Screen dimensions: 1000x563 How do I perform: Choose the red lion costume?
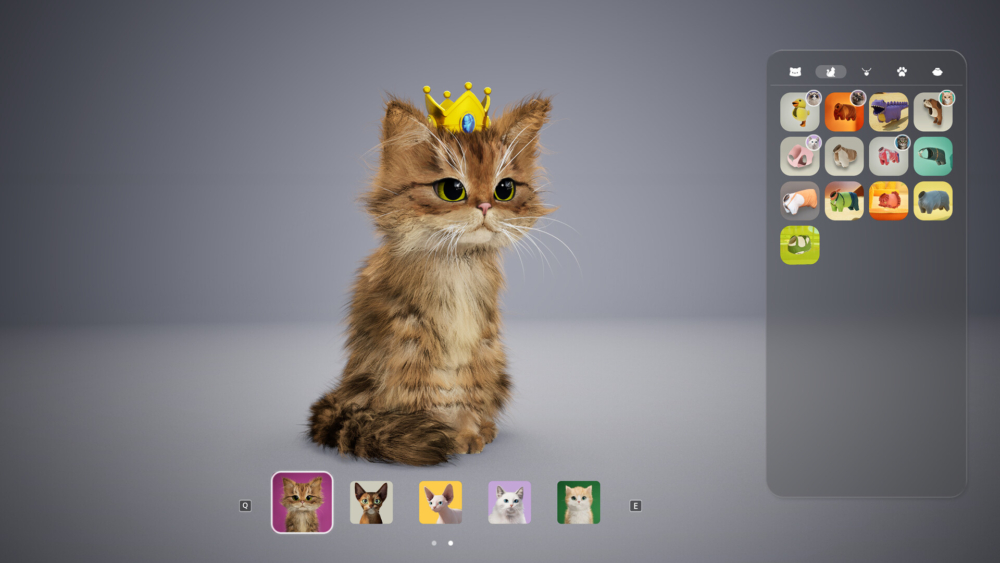tap(888, 200)
